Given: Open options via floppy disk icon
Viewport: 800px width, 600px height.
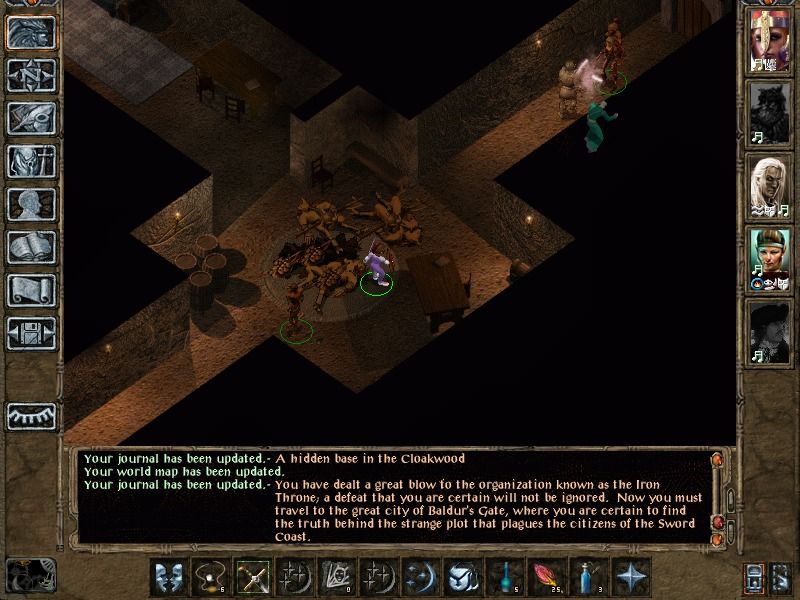Looking at the screenshot, I should 30,333.
